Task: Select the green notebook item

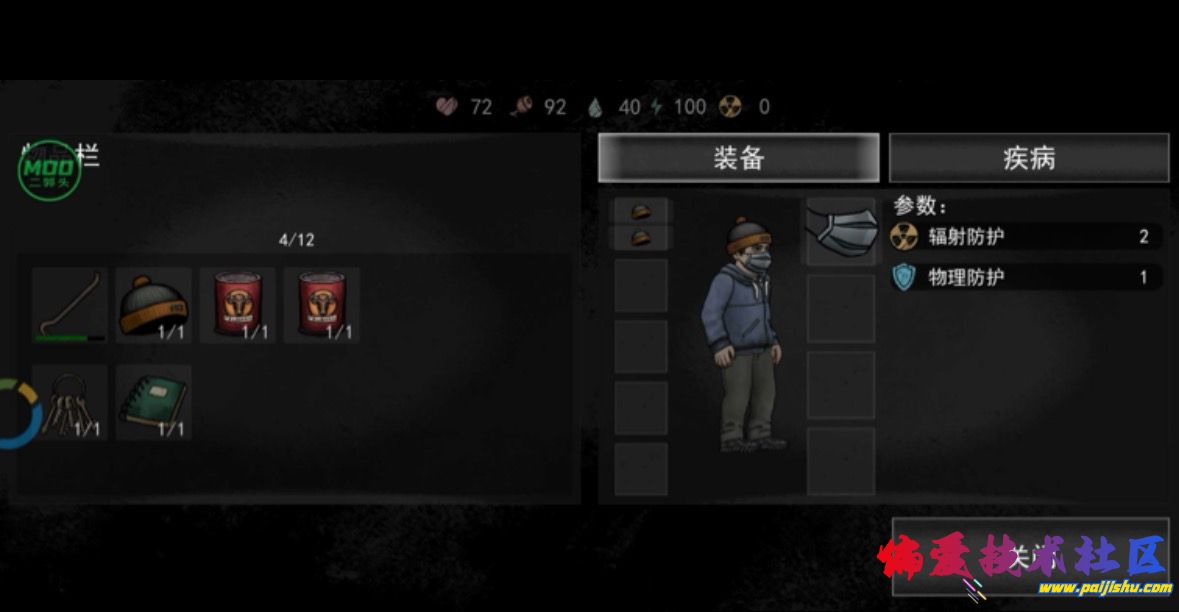Action: pos(153,403)
